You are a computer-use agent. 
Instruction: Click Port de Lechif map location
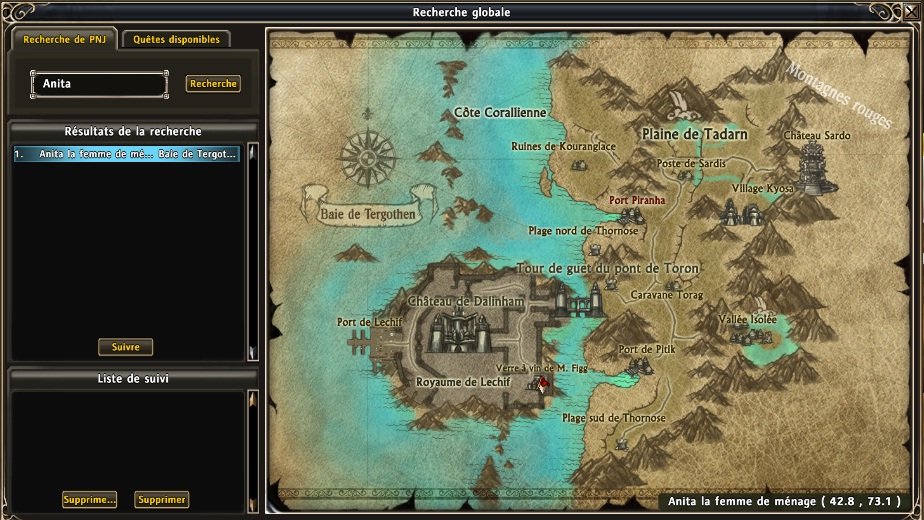(369, 322)
